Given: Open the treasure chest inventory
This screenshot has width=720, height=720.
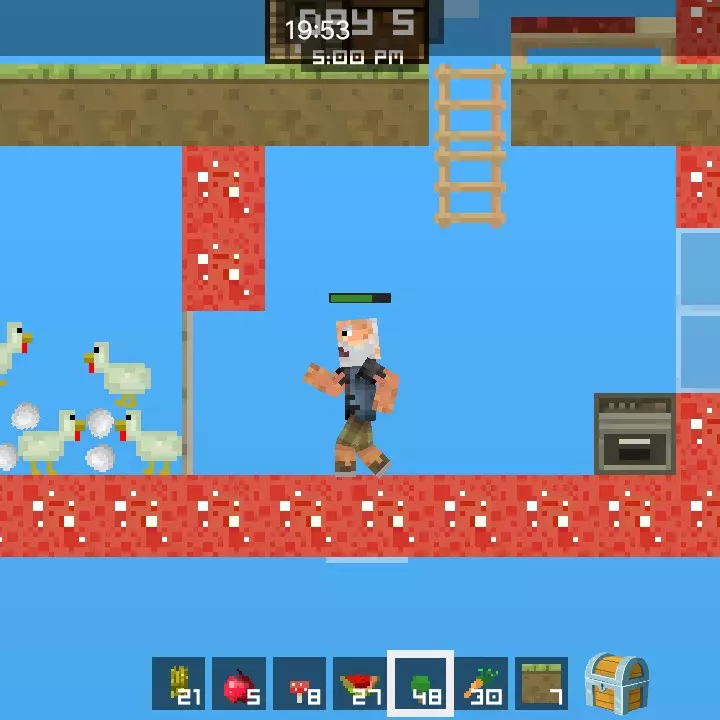Looking at the screenshot, I should (x=615, y=682).
